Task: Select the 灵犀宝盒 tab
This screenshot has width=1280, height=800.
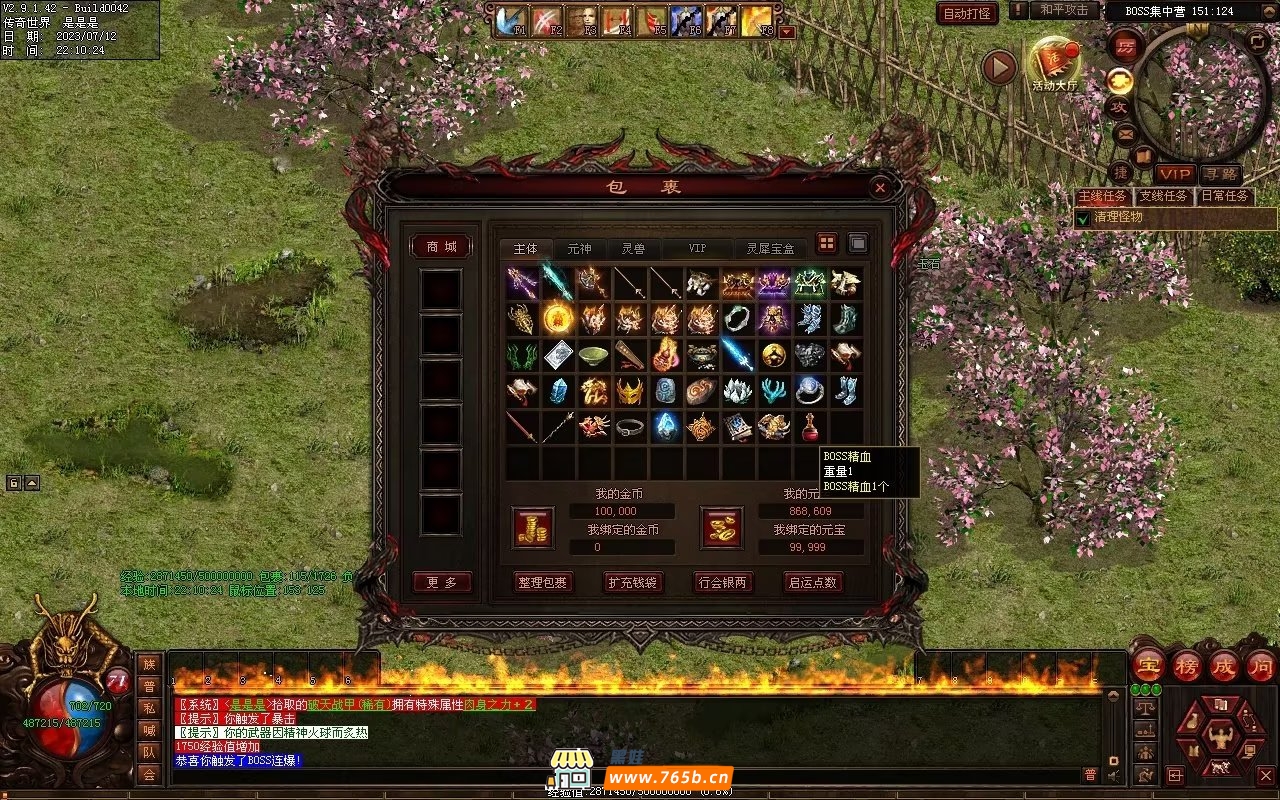Action: (x=770, y=248)
